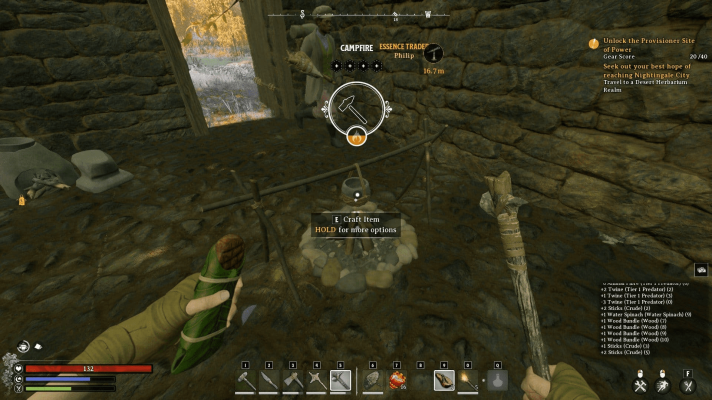712x400 pixels.
Task: Choose the highlighted mallet in slot 5
Action: point(341,380)
